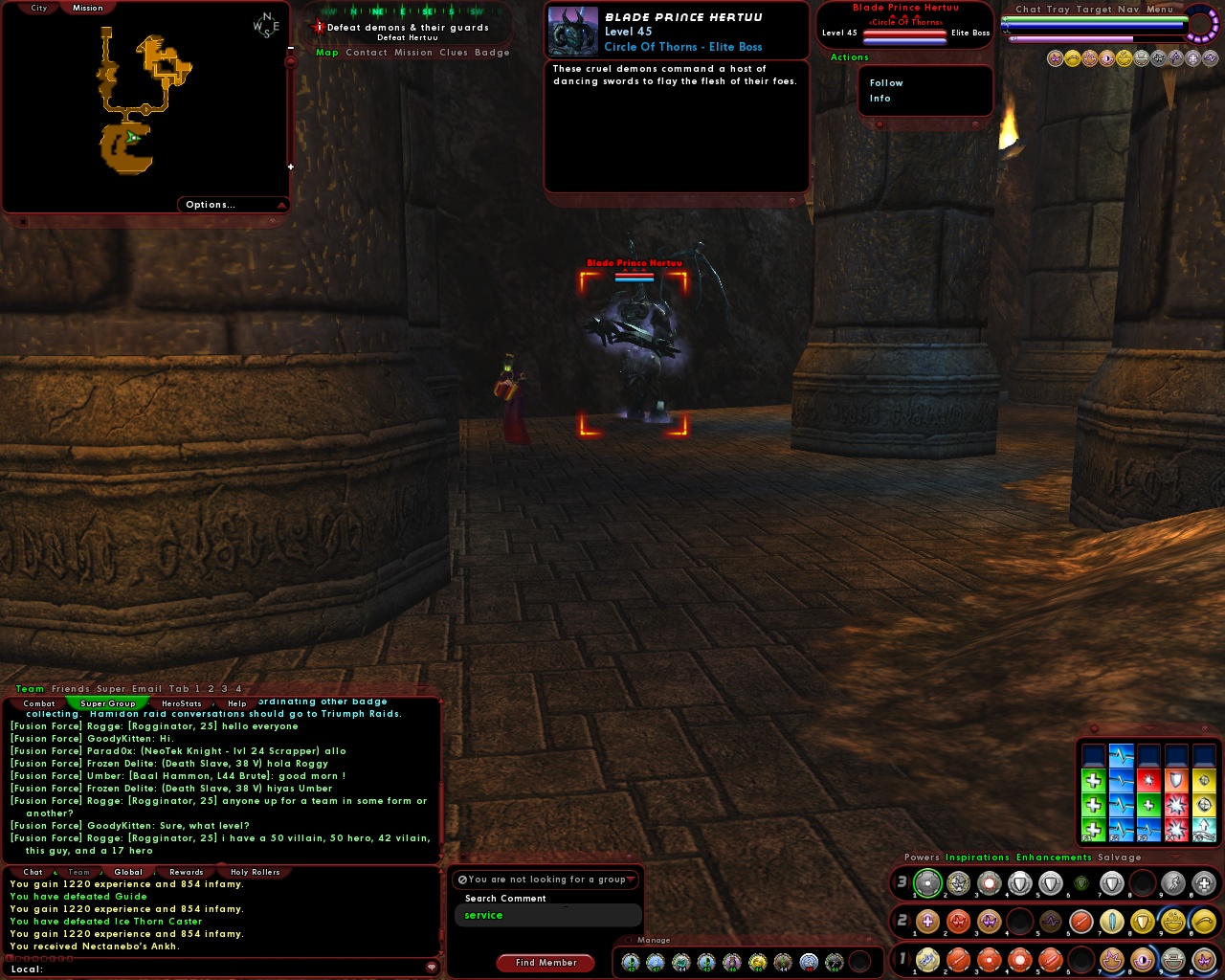Activate the shield defense power in tray 3
Viewport: 1225px width, 980px height.
(x=1019, y=883)
